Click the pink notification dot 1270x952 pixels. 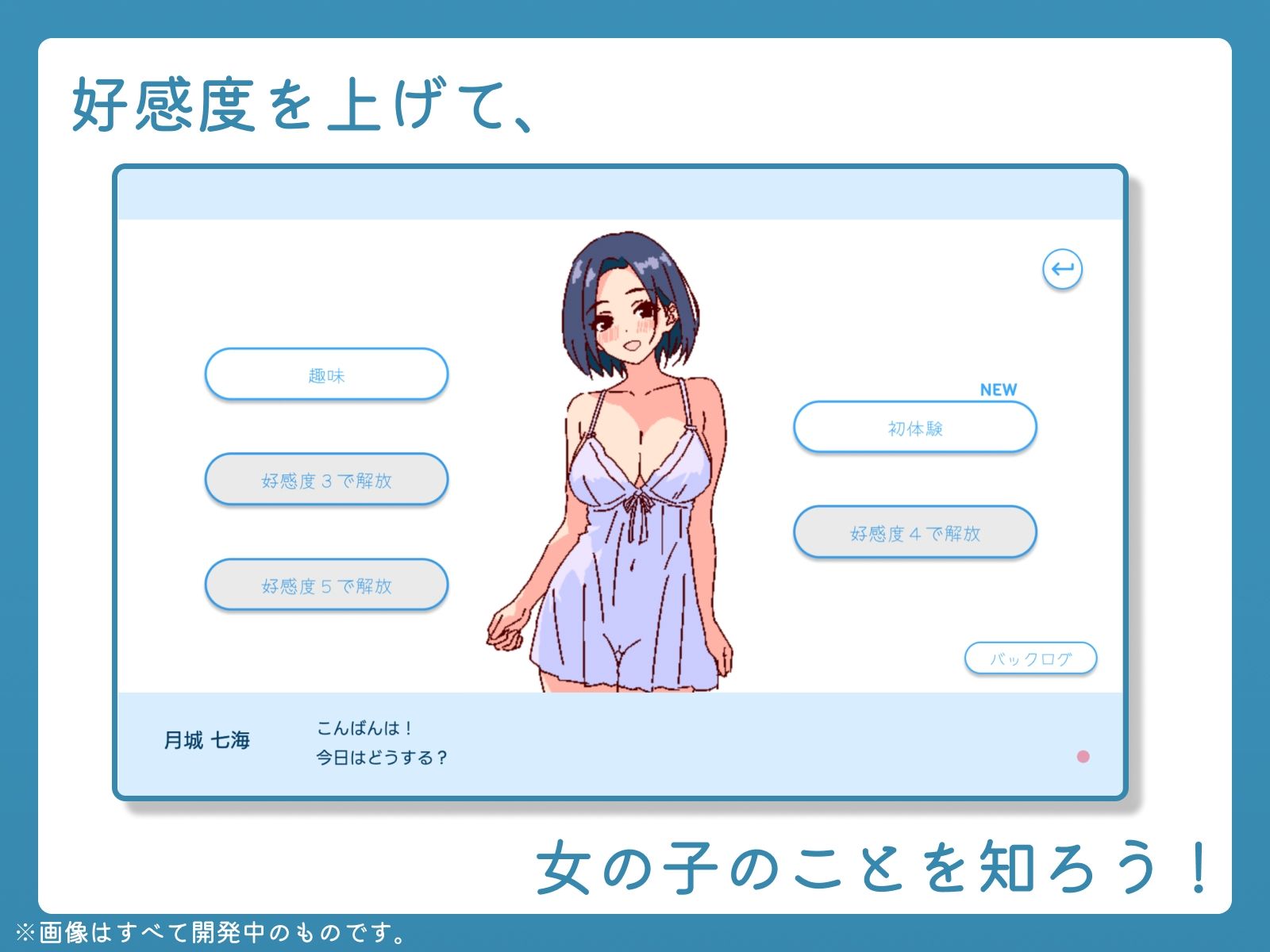point(1083,758)
